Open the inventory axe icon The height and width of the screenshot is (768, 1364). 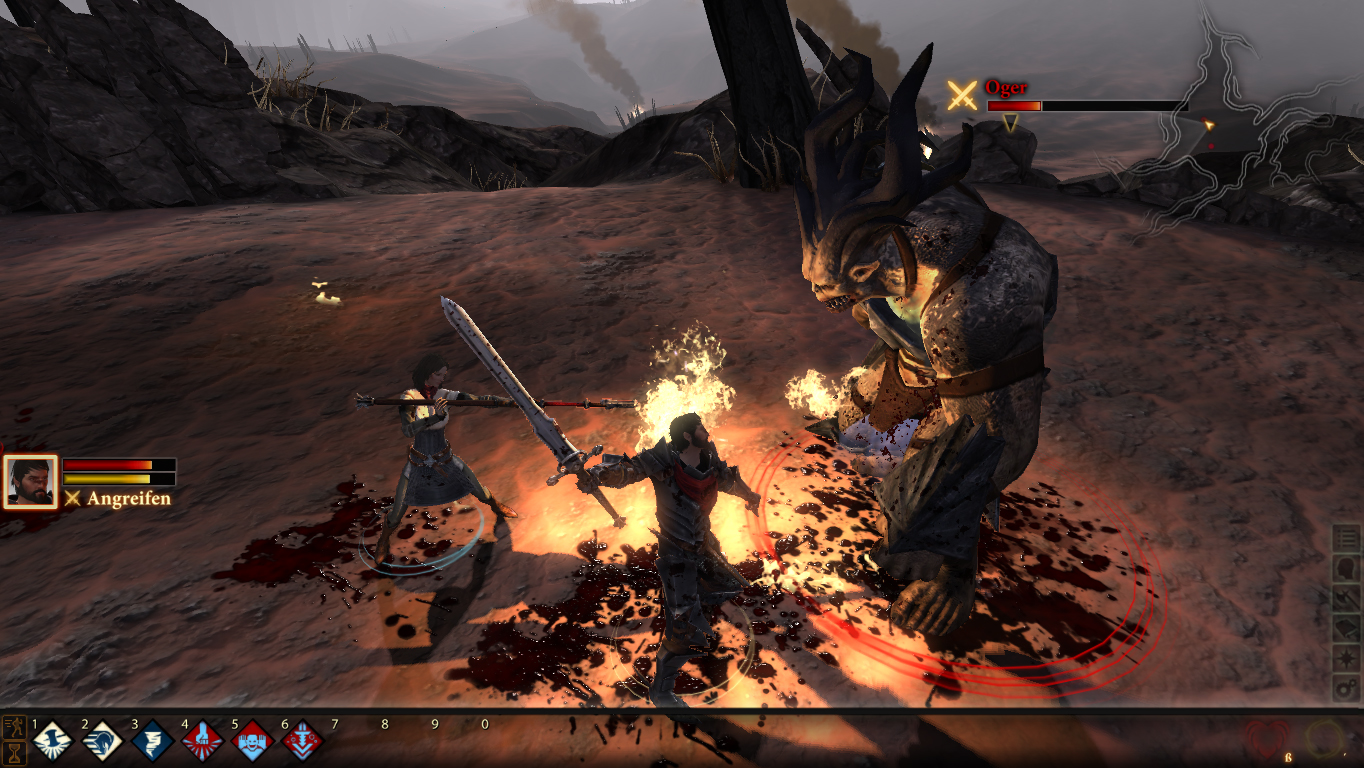1347,599
